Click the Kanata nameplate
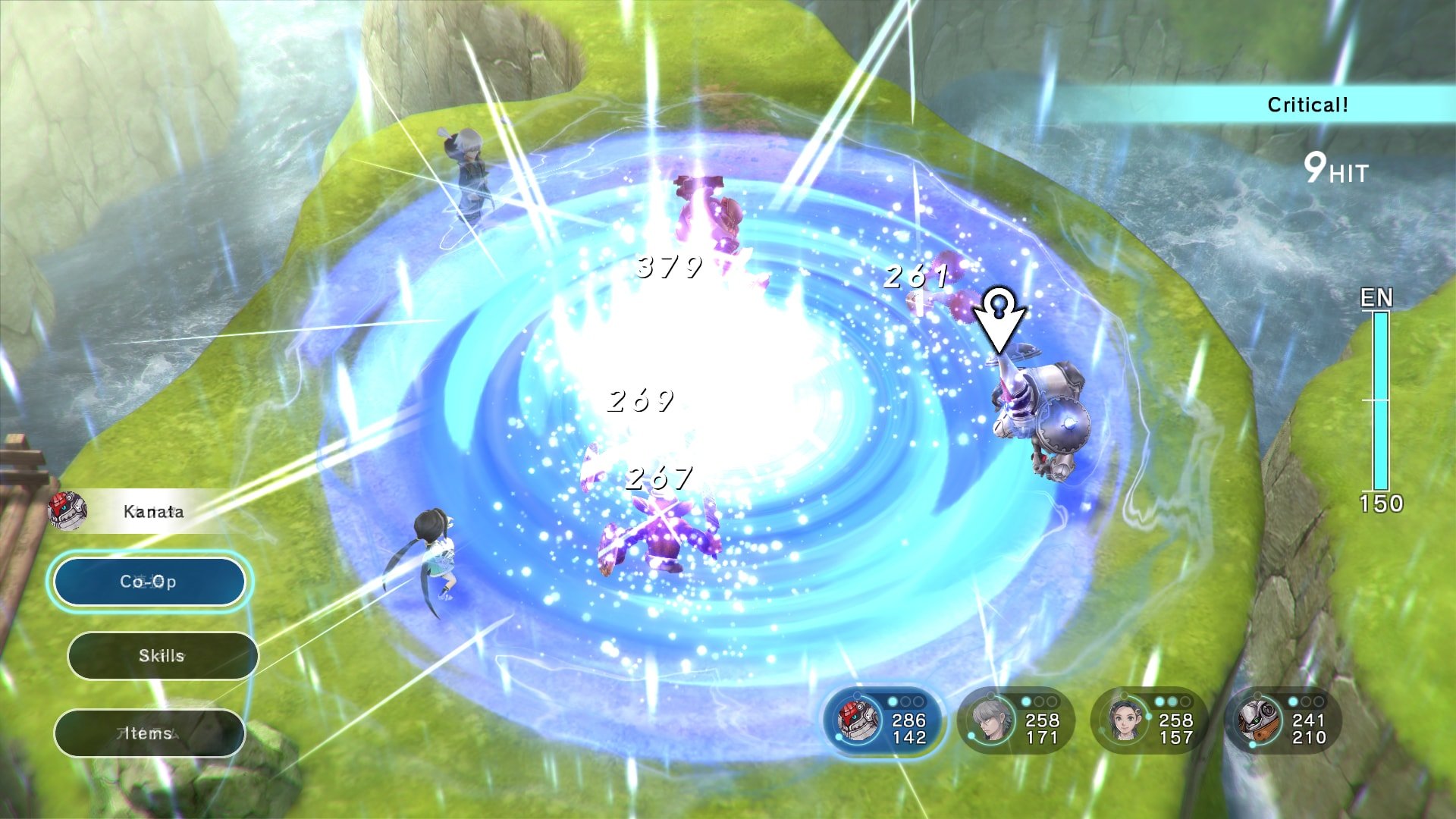Screen dimensions: 1456x819 tap(152, 512)
